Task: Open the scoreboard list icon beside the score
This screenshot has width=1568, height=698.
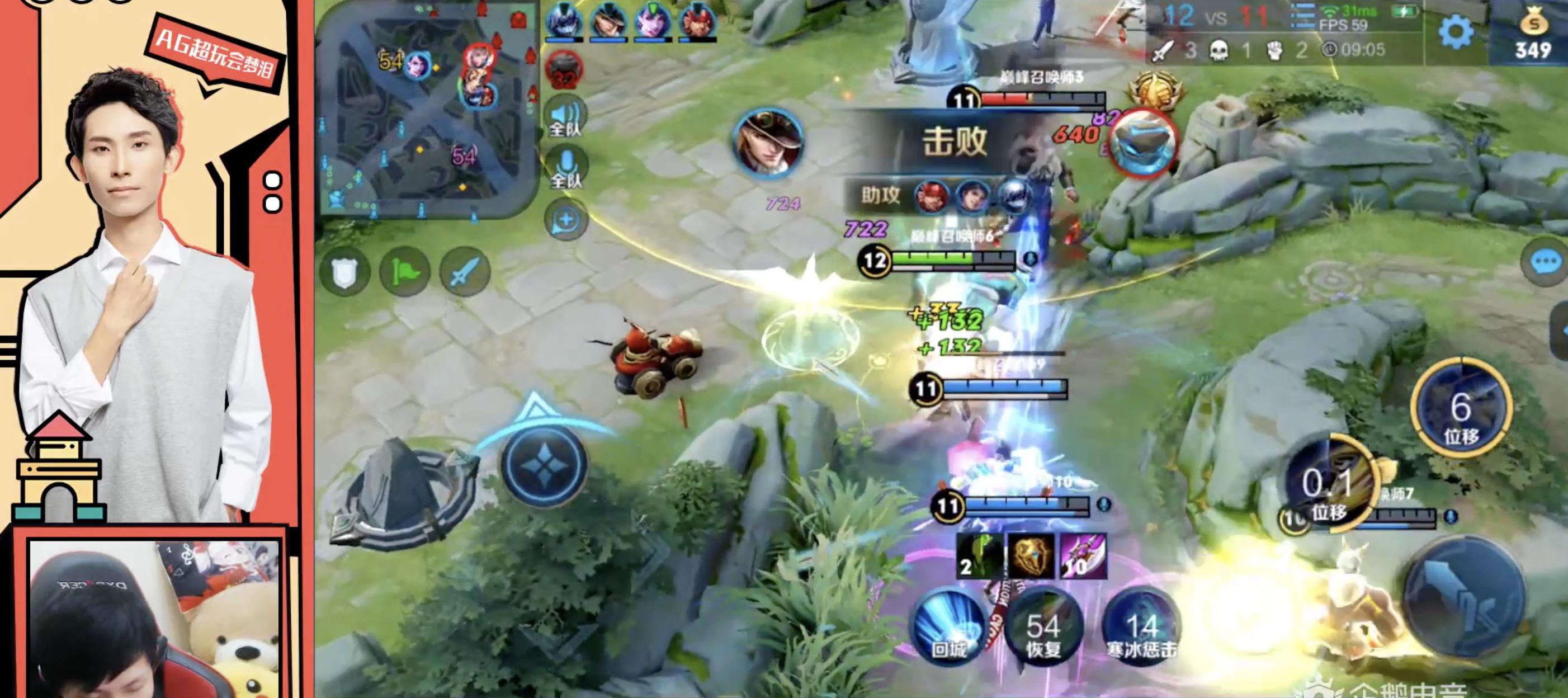Action: click(x=1302, y=17)
